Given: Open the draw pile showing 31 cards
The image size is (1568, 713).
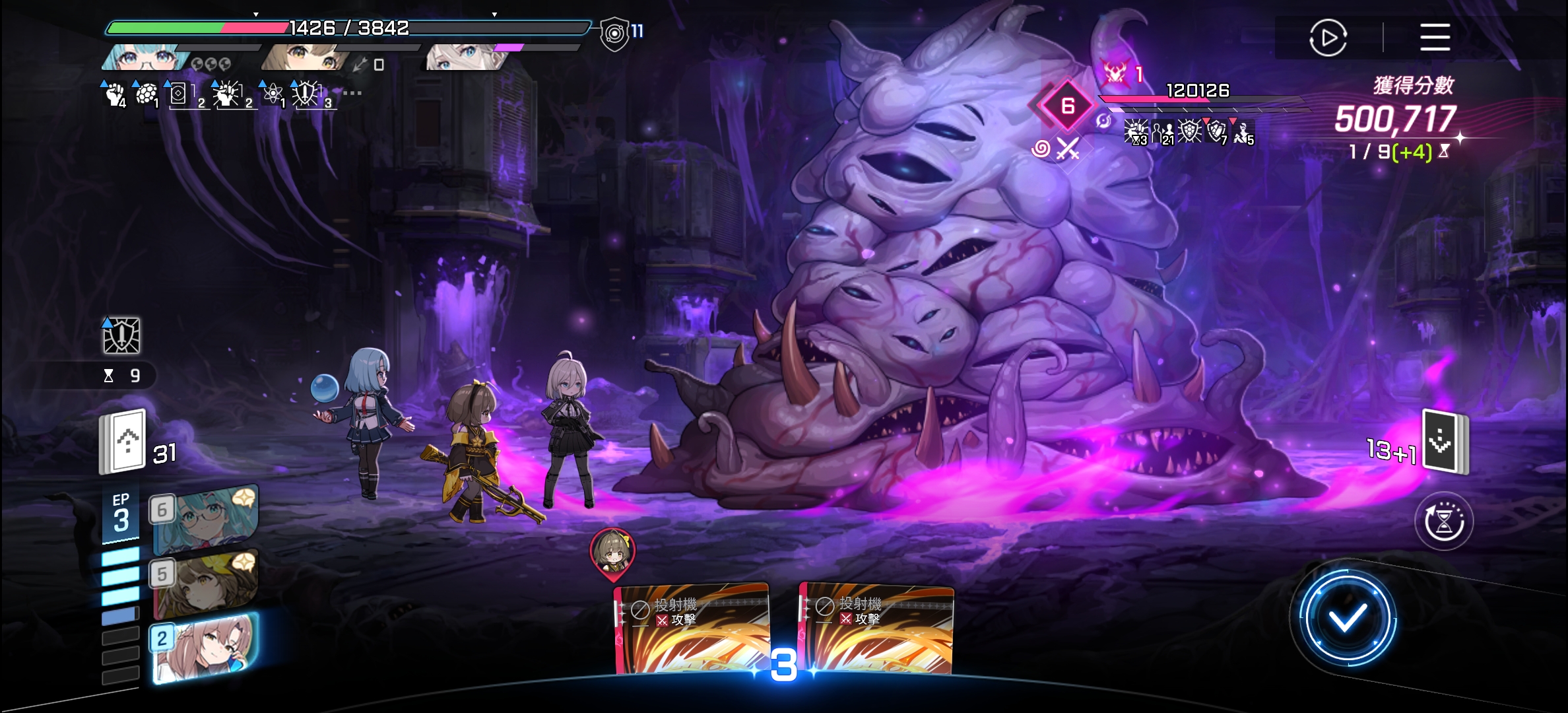Looking at the screenshot, I should (x=123, y=442).
